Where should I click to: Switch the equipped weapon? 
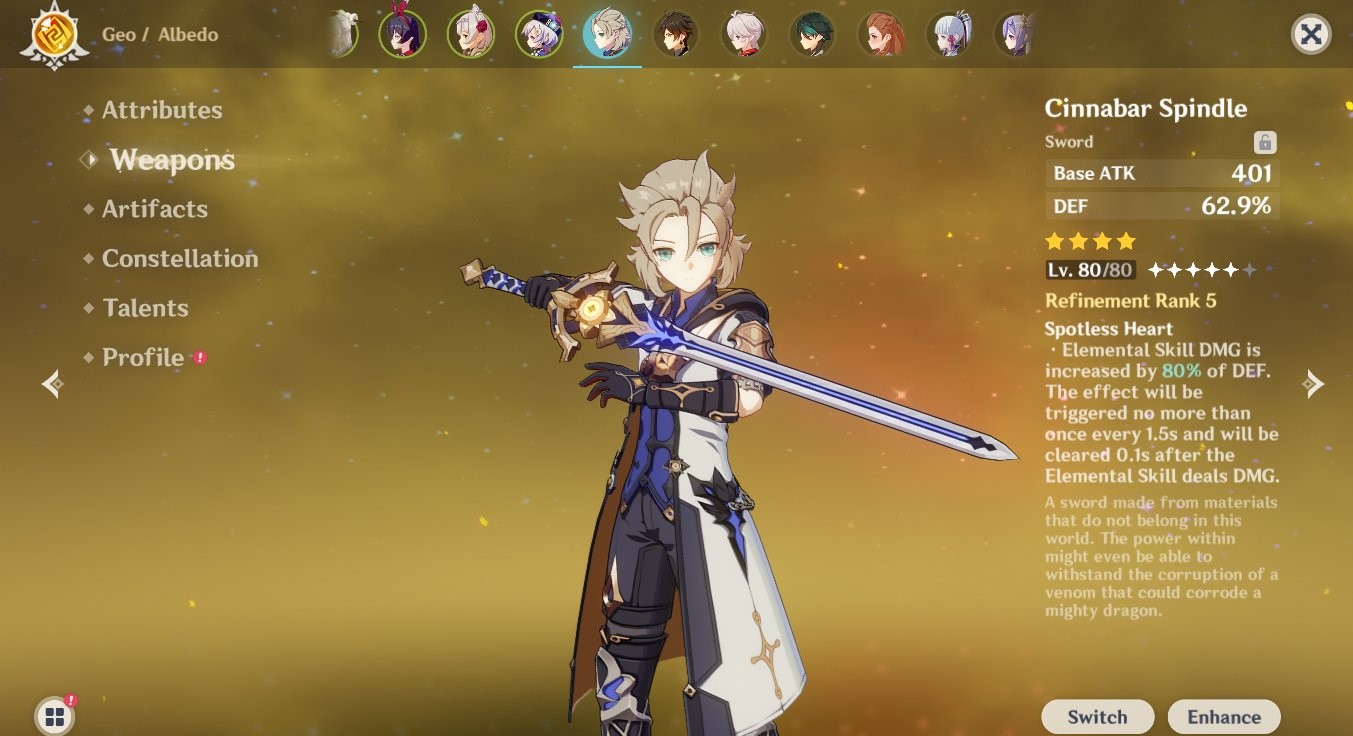coord(1097,717)
